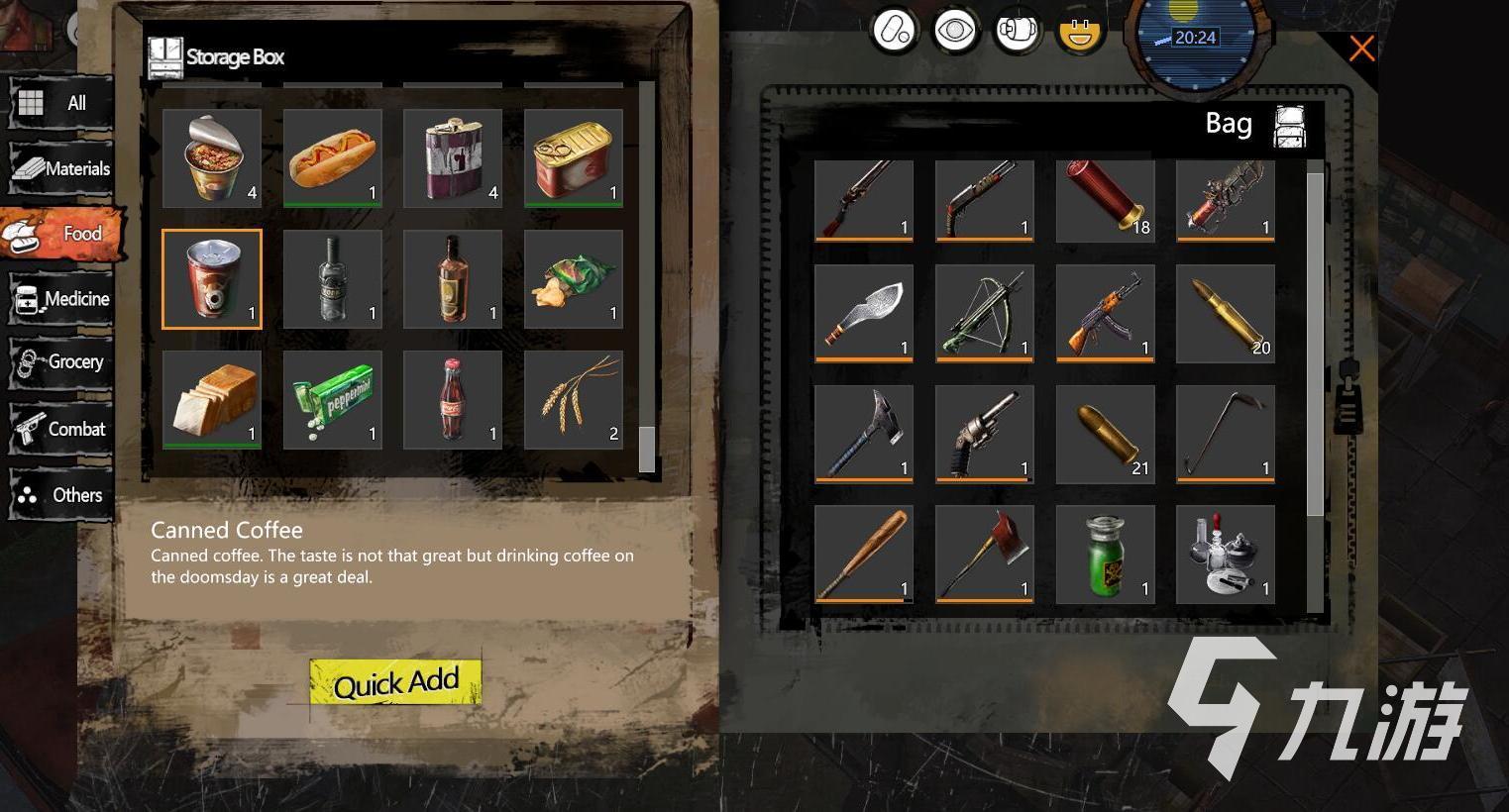Switch to the Combat category tab
The width and height of the screenshot is (1509, 812).
pyautogui.click(x=60, y=429)
